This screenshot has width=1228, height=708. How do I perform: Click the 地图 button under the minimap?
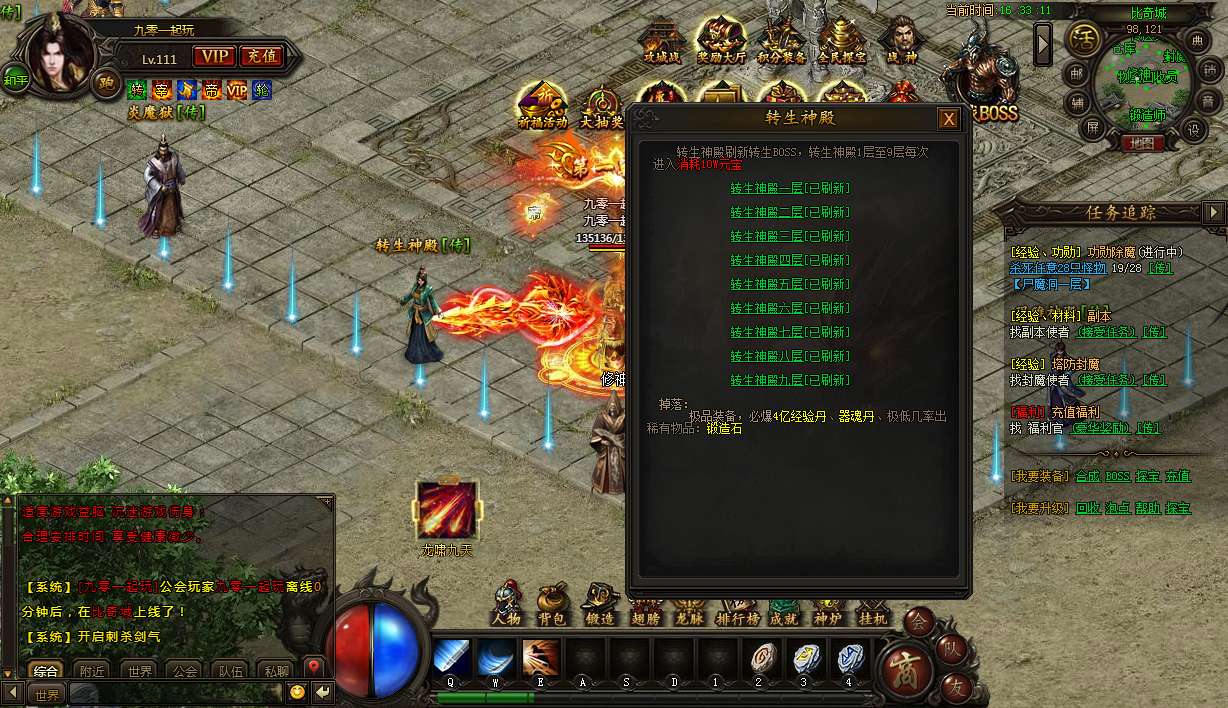click(1139, 143)
